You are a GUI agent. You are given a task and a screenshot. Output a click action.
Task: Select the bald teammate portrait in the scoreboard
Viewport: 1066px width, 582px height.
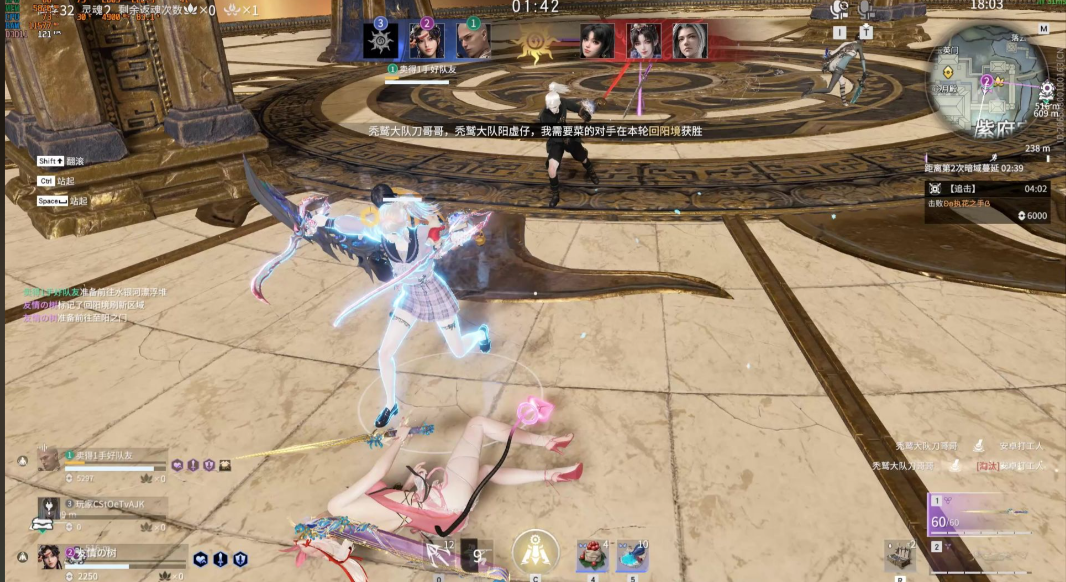point(473,41)
